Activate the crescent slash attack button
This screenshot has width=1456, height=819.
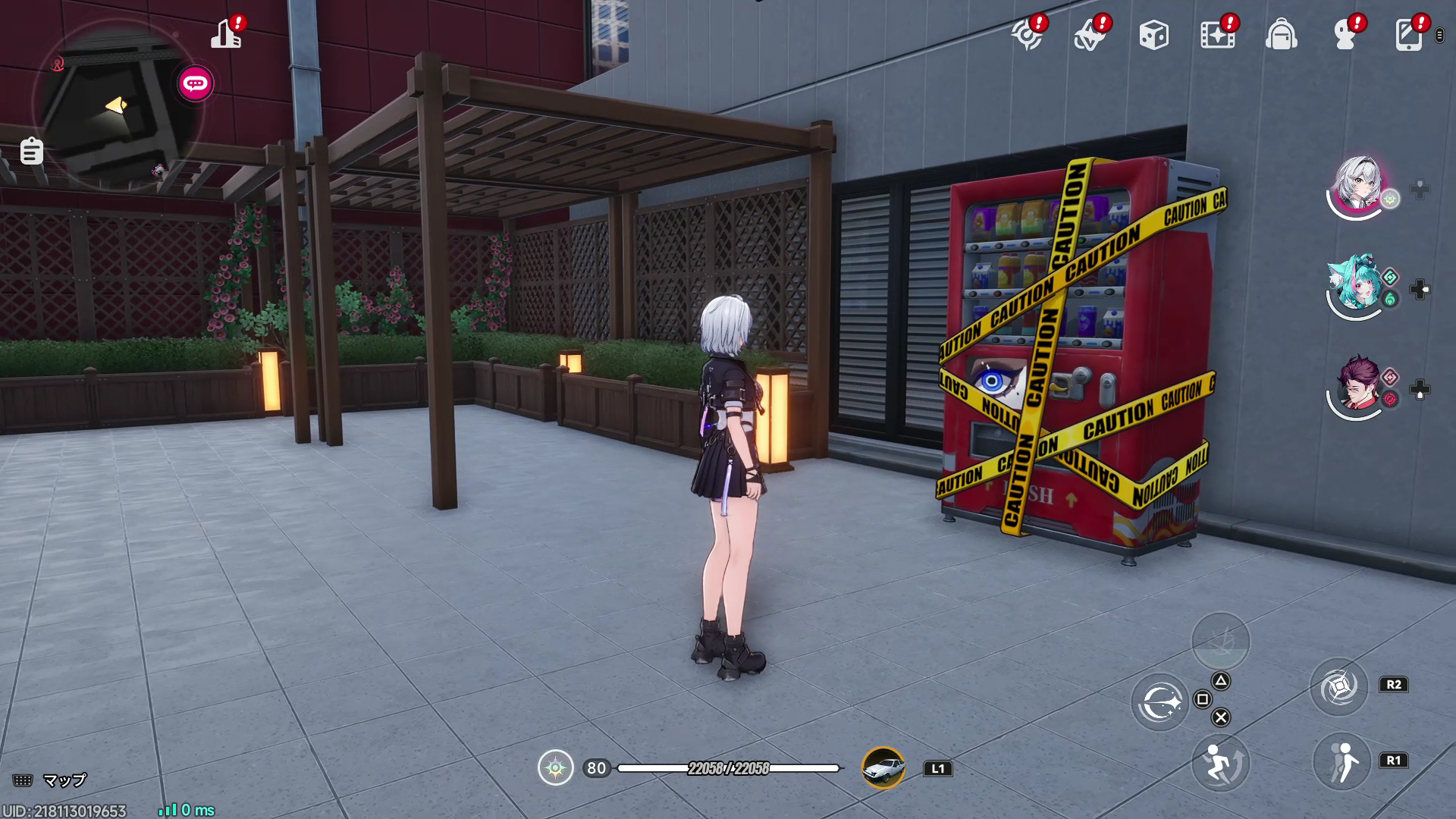click(x=1159, y=702)
